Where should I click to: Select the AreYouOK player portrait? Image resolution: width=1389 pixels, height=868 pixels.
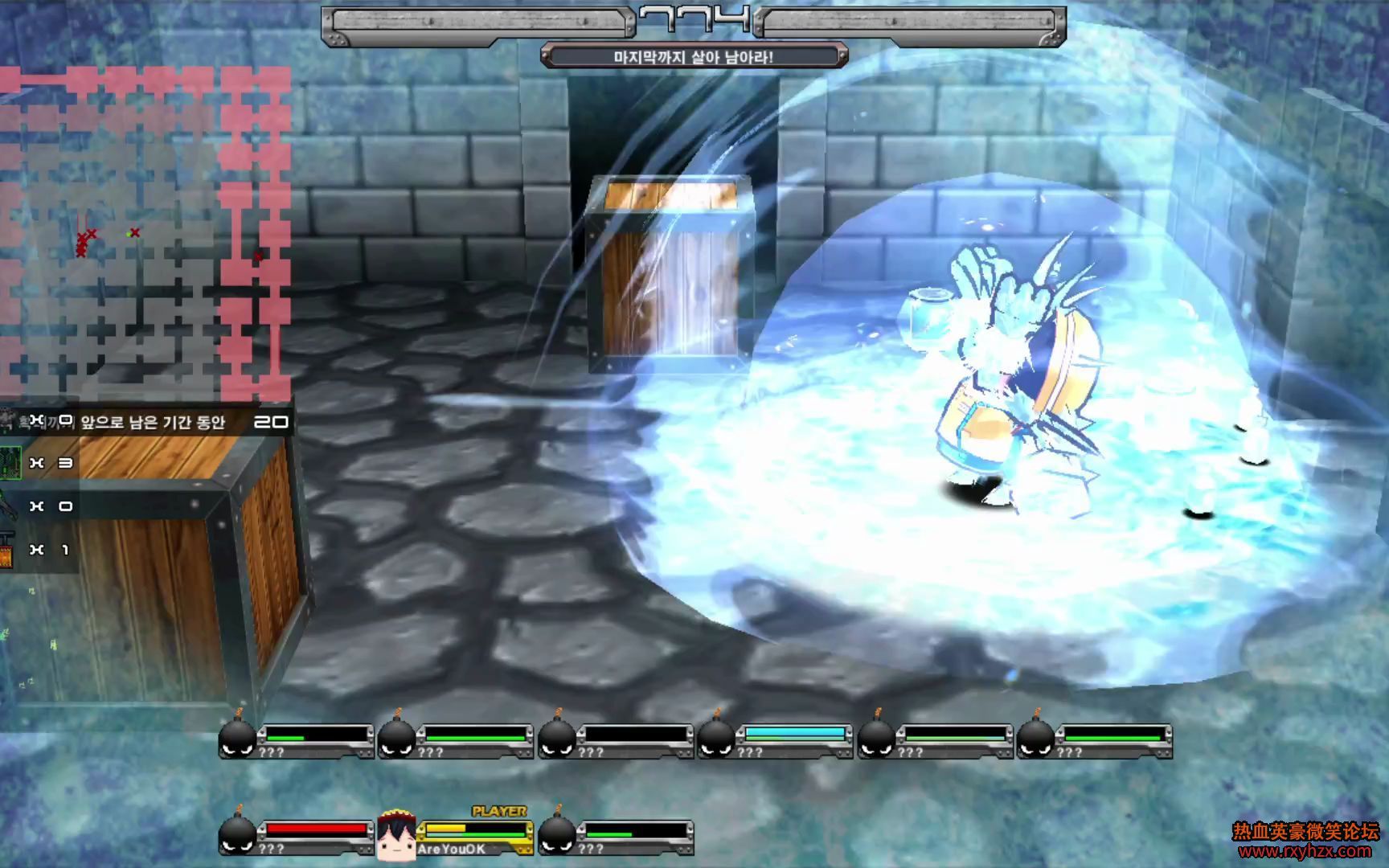[x=395, y=835]
